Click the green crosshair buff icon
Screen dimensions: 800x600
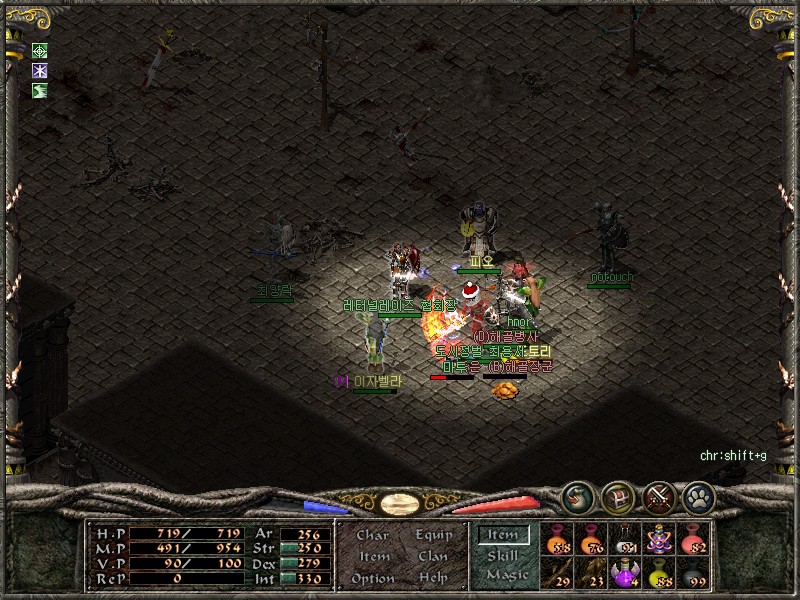(40, 51)
